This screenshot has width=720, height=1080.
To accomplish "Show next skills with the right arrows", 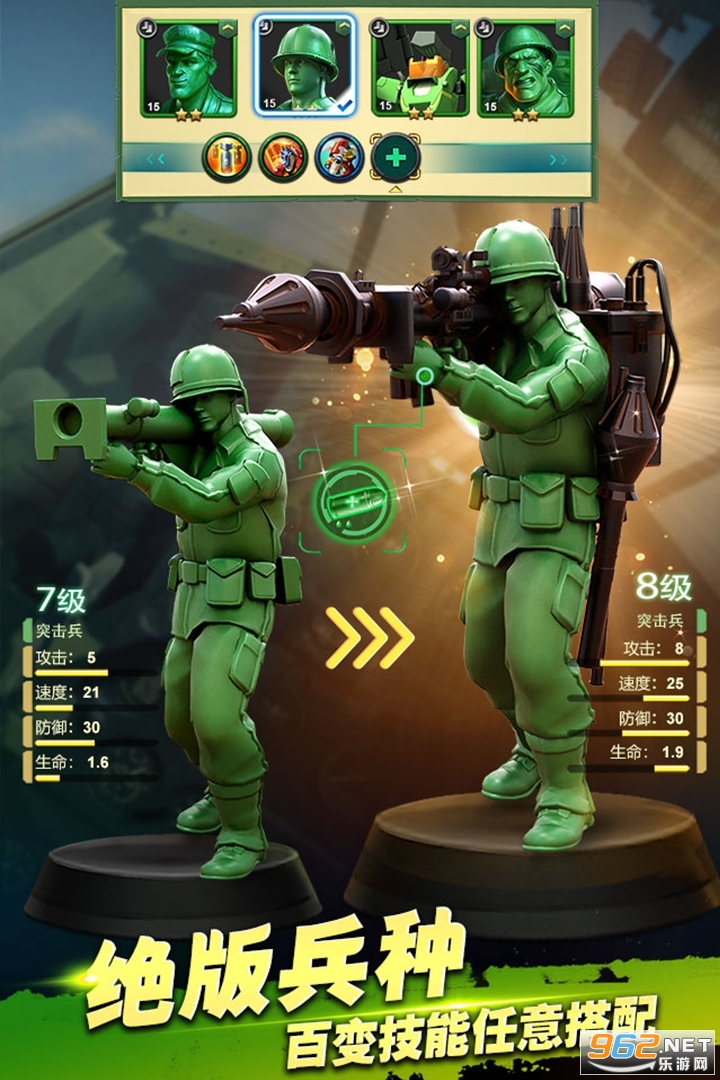I will tap(559, 158).
